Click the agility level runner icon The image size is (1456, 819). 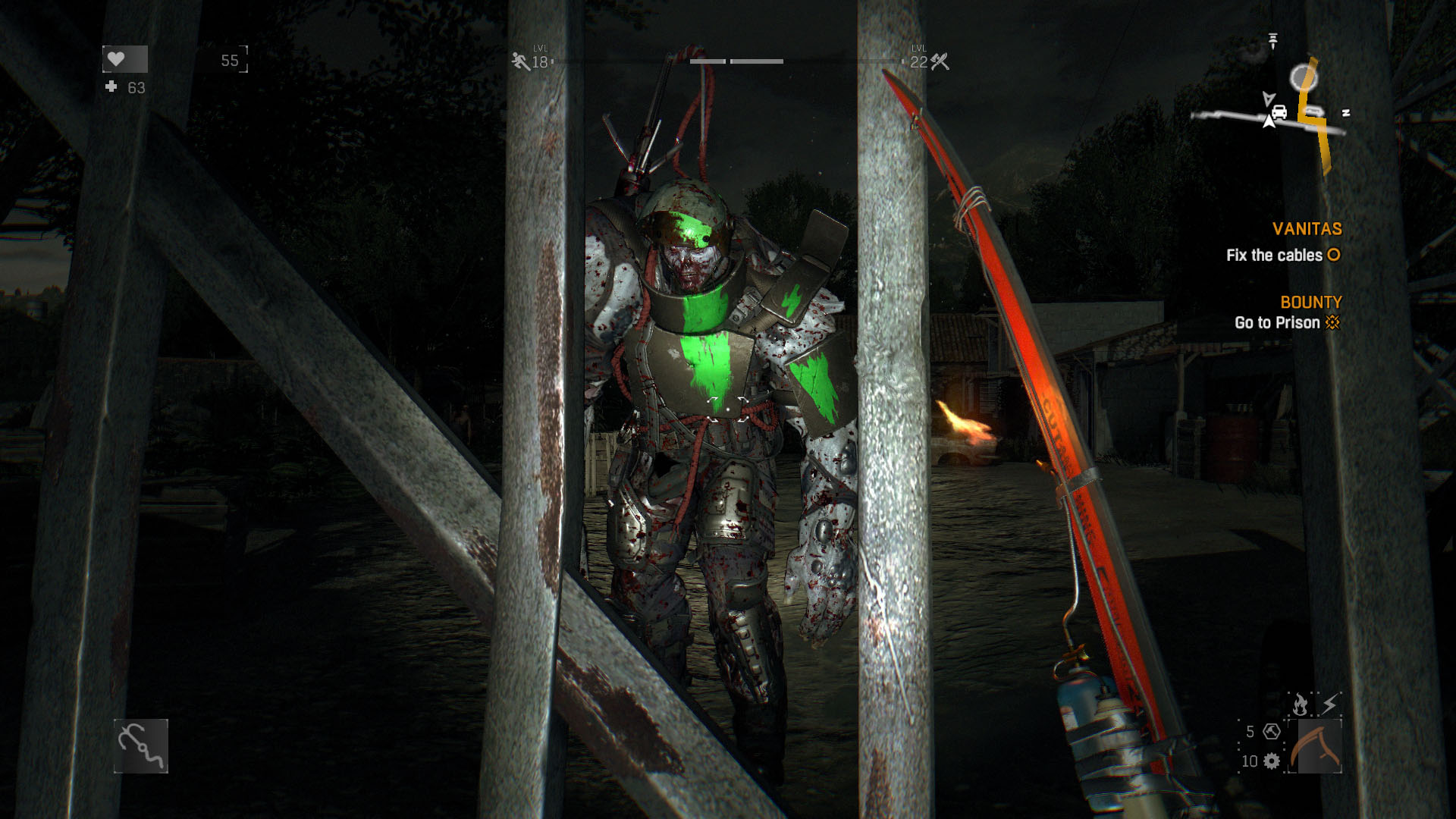point(520,61)
